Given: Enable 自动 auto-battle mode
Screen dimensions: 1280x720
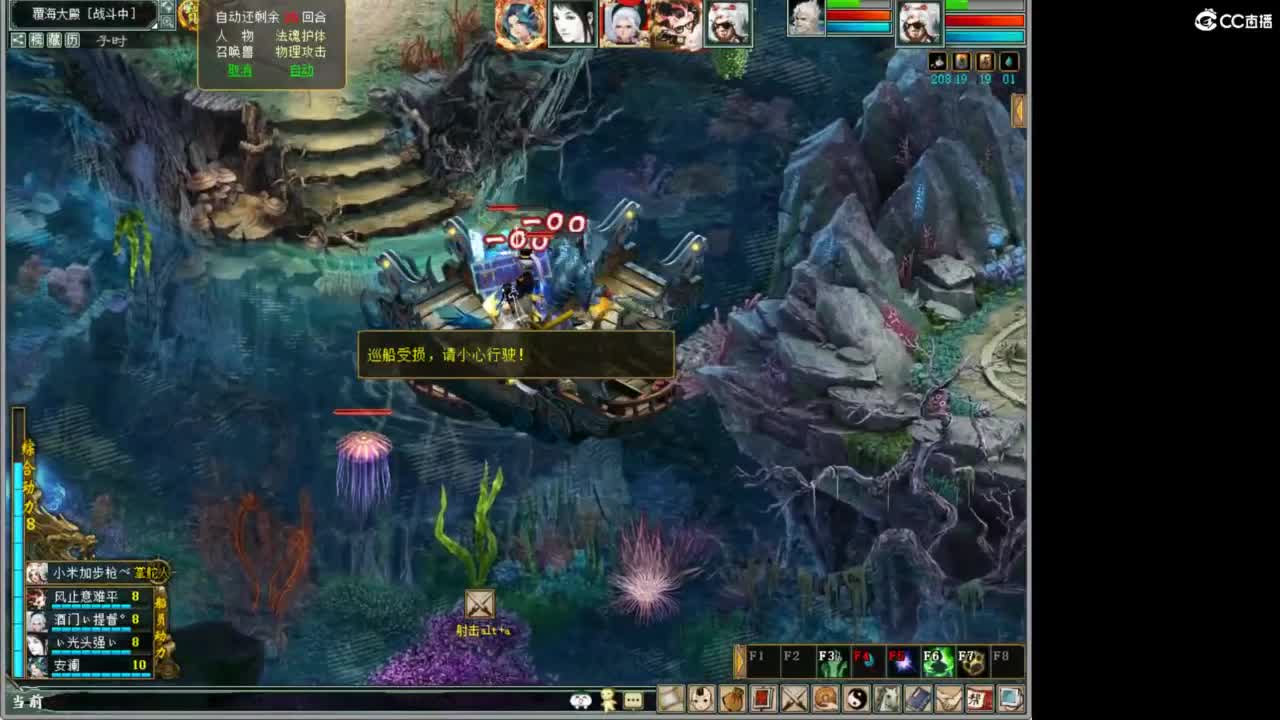Looking at the screenshot, I should pos(302,70).
